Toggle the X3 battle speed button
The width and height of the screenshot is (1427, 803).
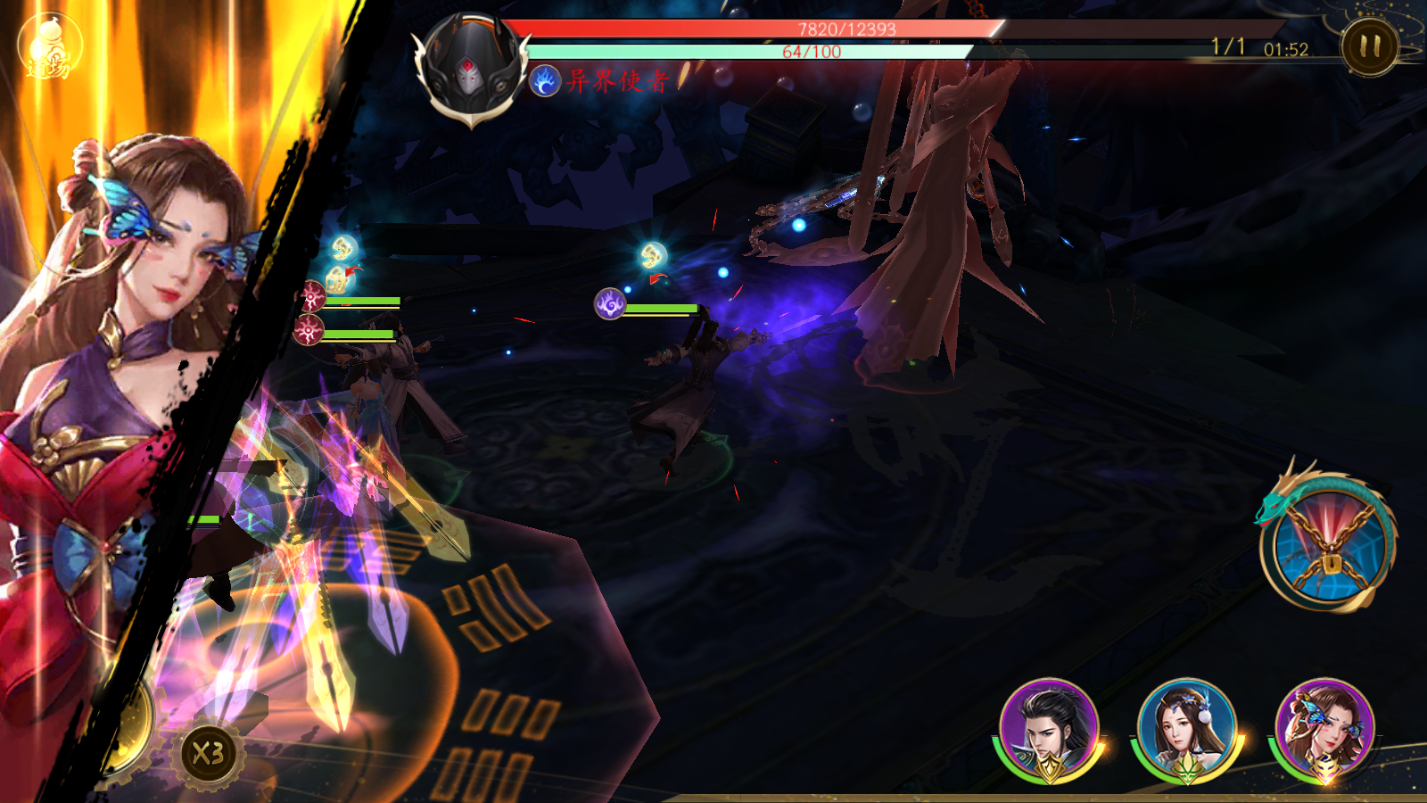coord(207,754)
